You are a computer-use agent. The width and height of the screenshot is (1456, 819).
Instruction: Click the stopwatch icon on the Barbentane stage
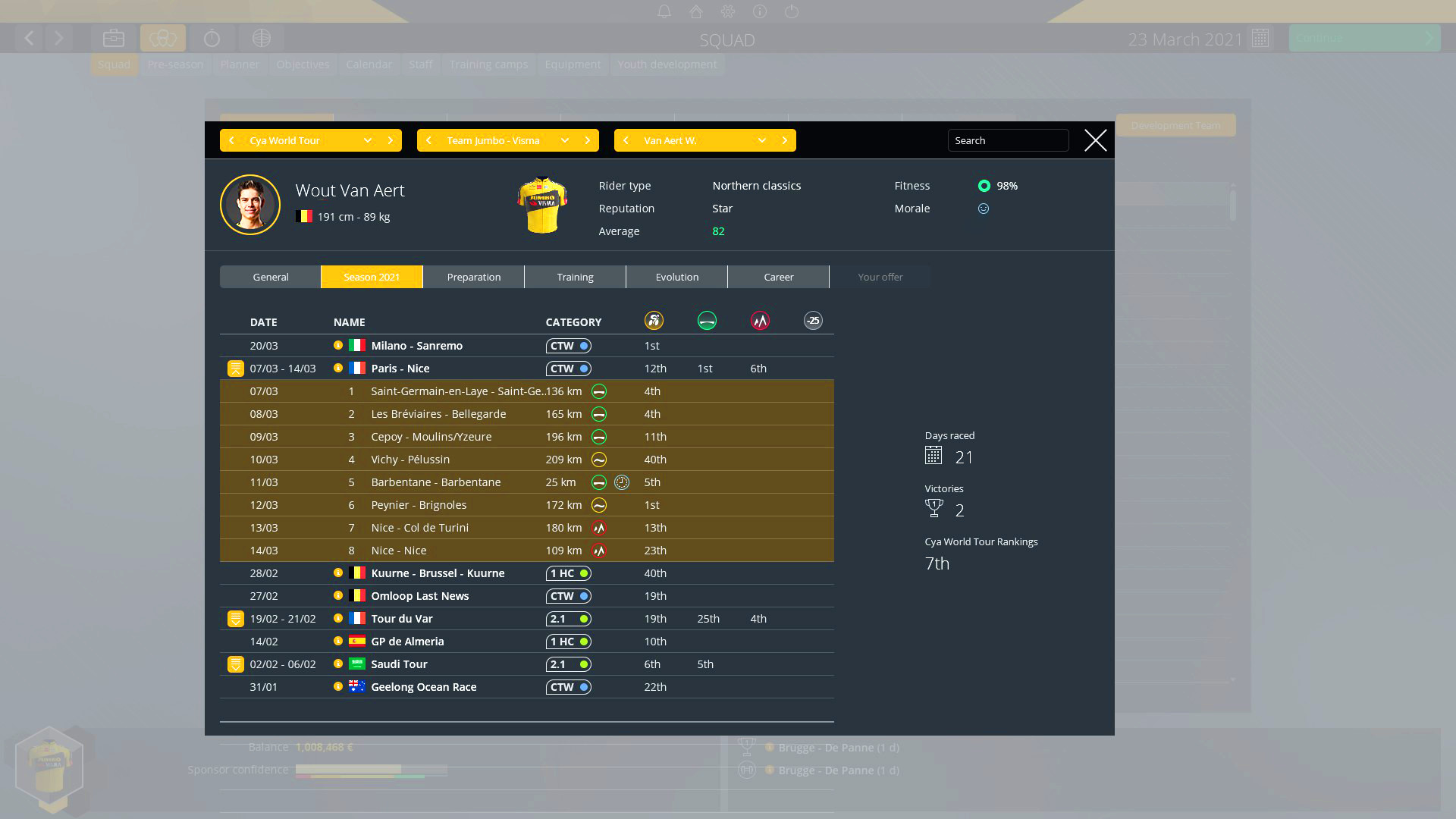(x=622, y=482)
